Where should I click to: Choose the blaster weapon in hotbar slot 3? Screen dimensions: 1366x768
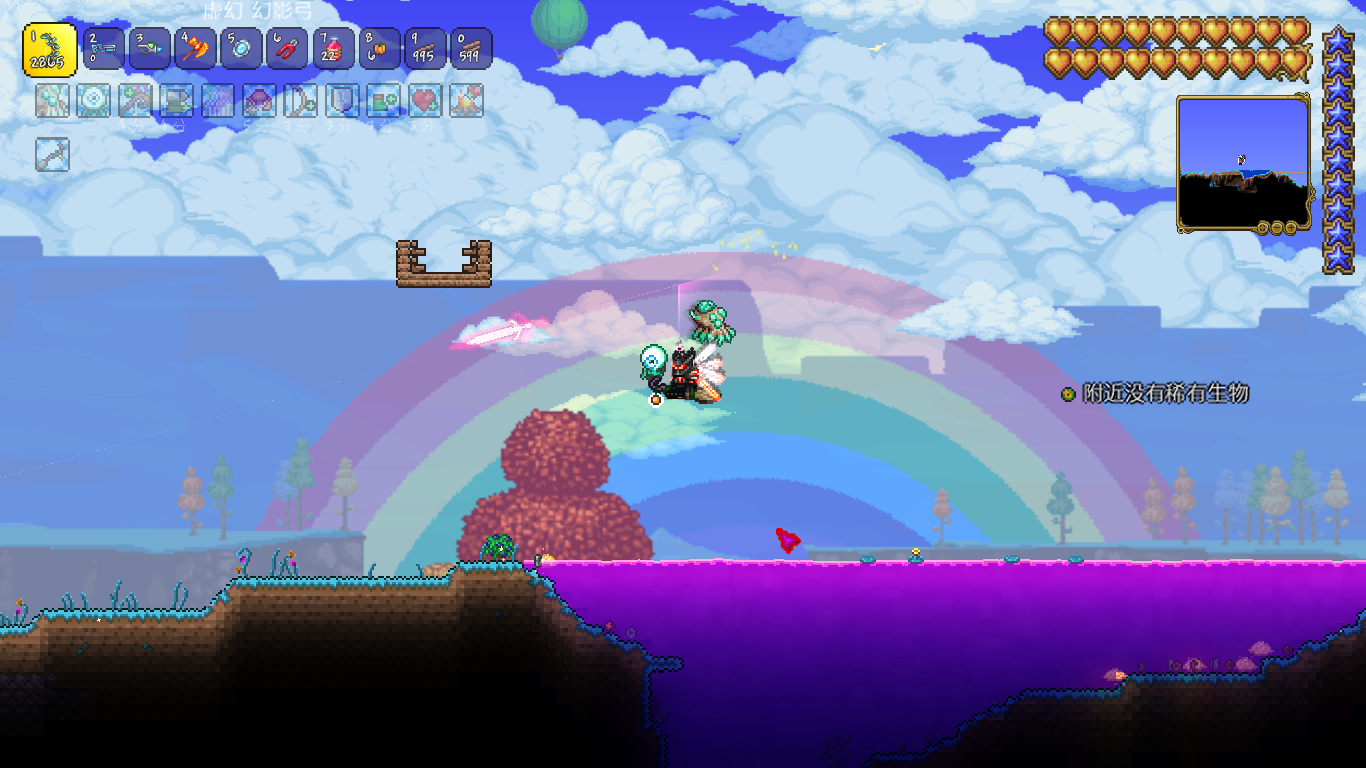pos(149,49)
